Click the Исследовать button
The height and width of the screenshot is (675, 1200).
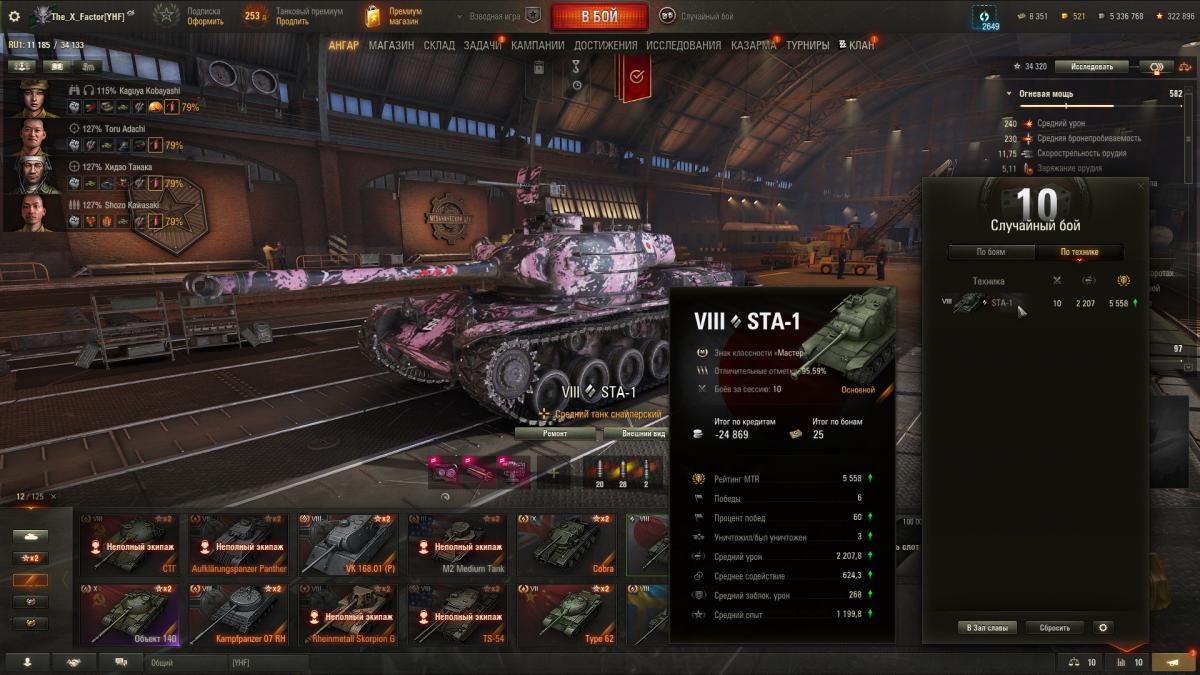[x=1091, y=67]
